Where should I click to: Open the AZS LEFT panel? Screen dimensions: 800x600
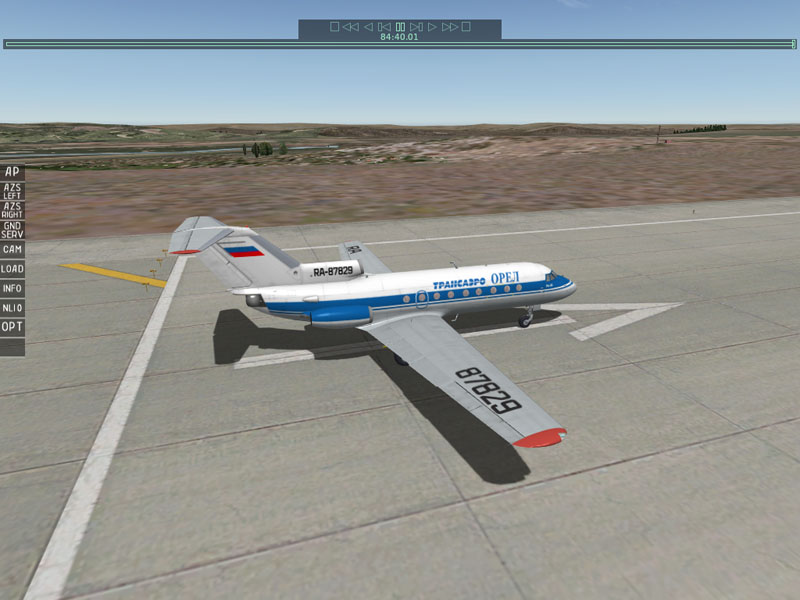tap(12, 190)
